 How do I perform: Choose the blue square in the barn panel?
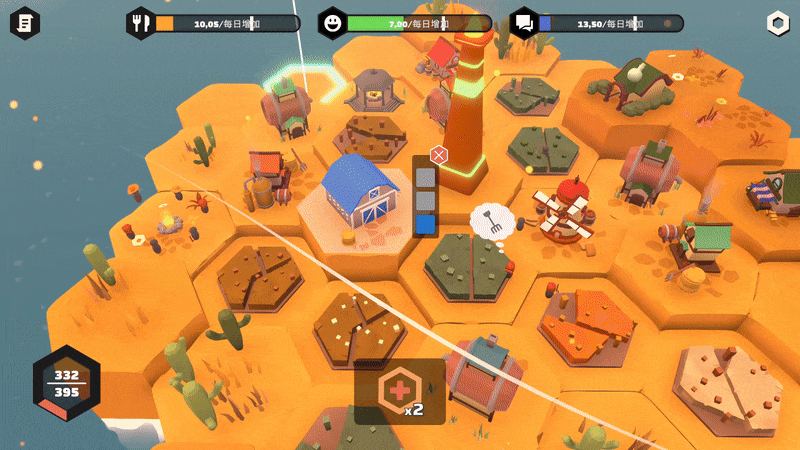pos(425,225)
